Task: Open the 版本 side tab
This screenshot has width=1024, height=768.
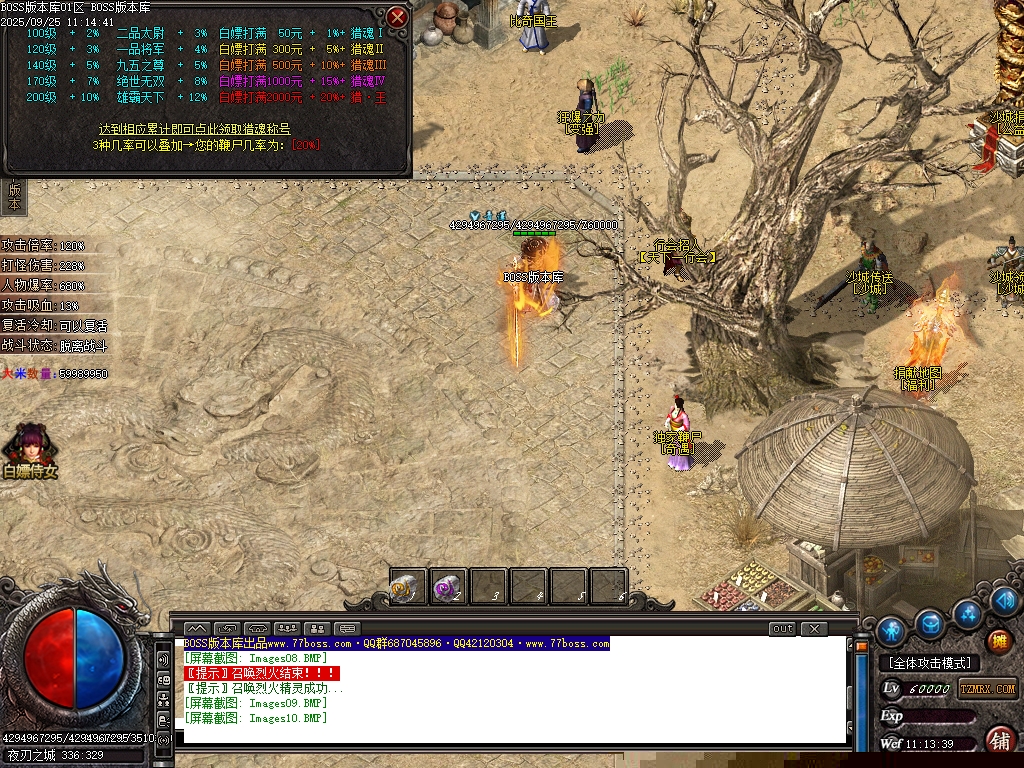Action: pyautogui.click(x=14, y=196)
